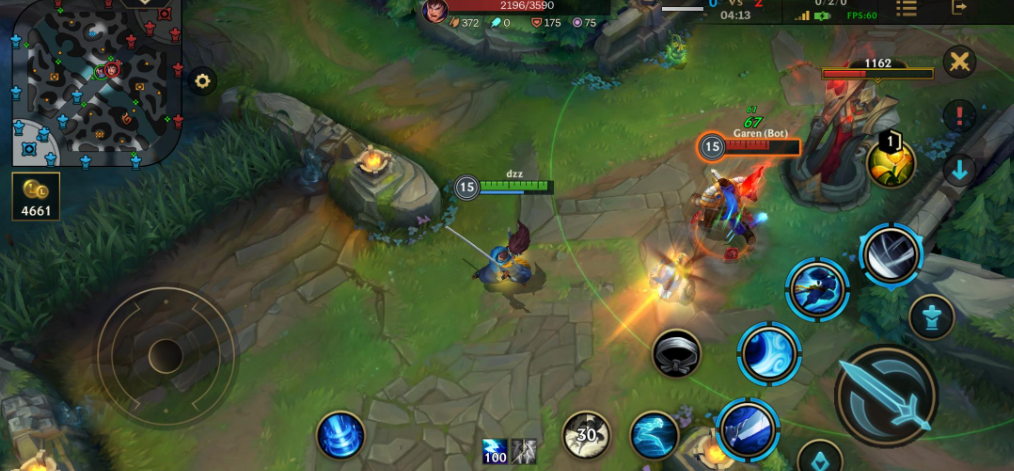Select the summoner spell showing 30 cooldown
Viewport: 1014px width, 471px height.
(x=587, y=435)
